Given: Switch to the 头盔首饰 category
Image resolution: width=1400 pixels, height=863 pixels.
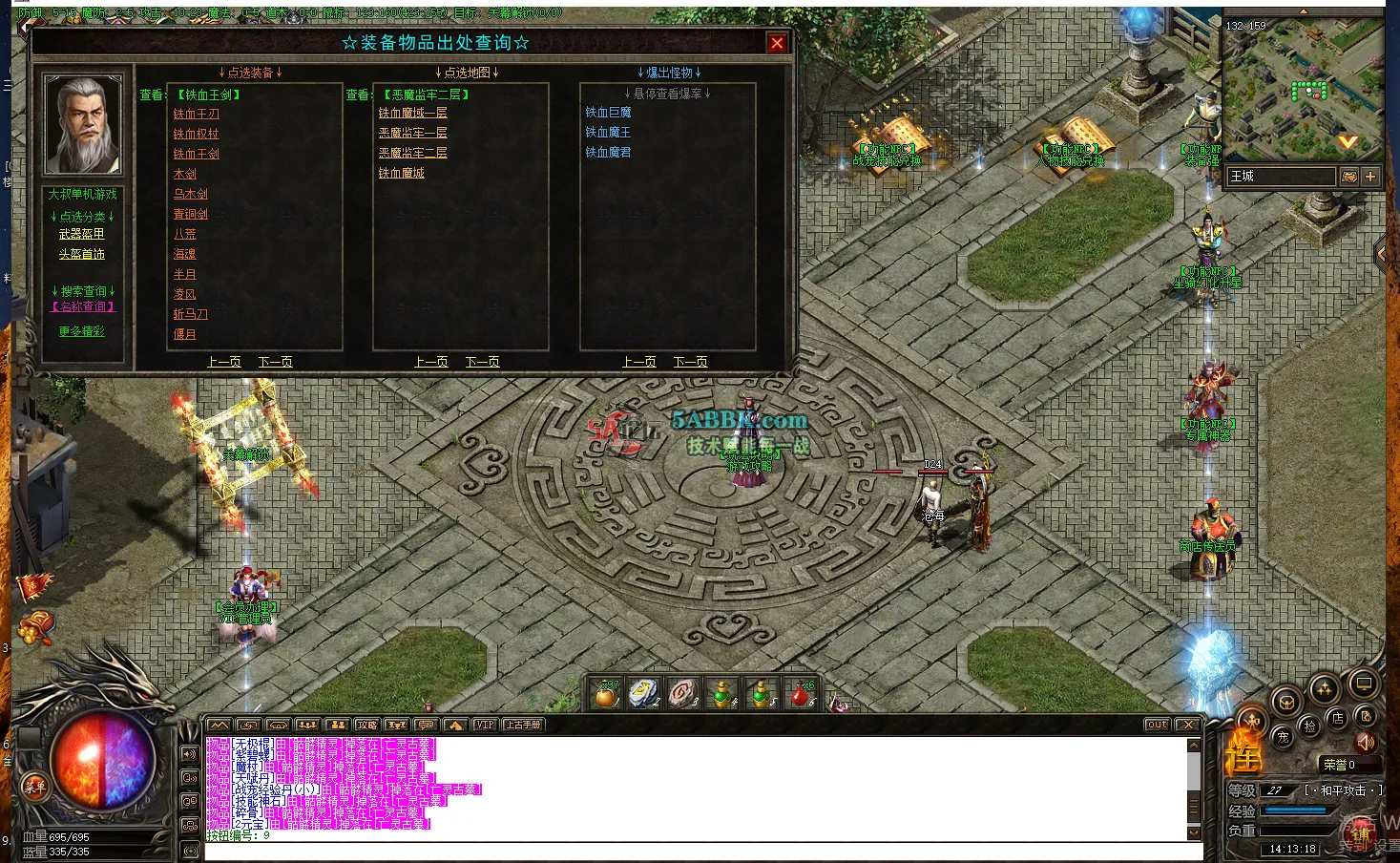Looking at the screenshot, I should click(84, 253).
